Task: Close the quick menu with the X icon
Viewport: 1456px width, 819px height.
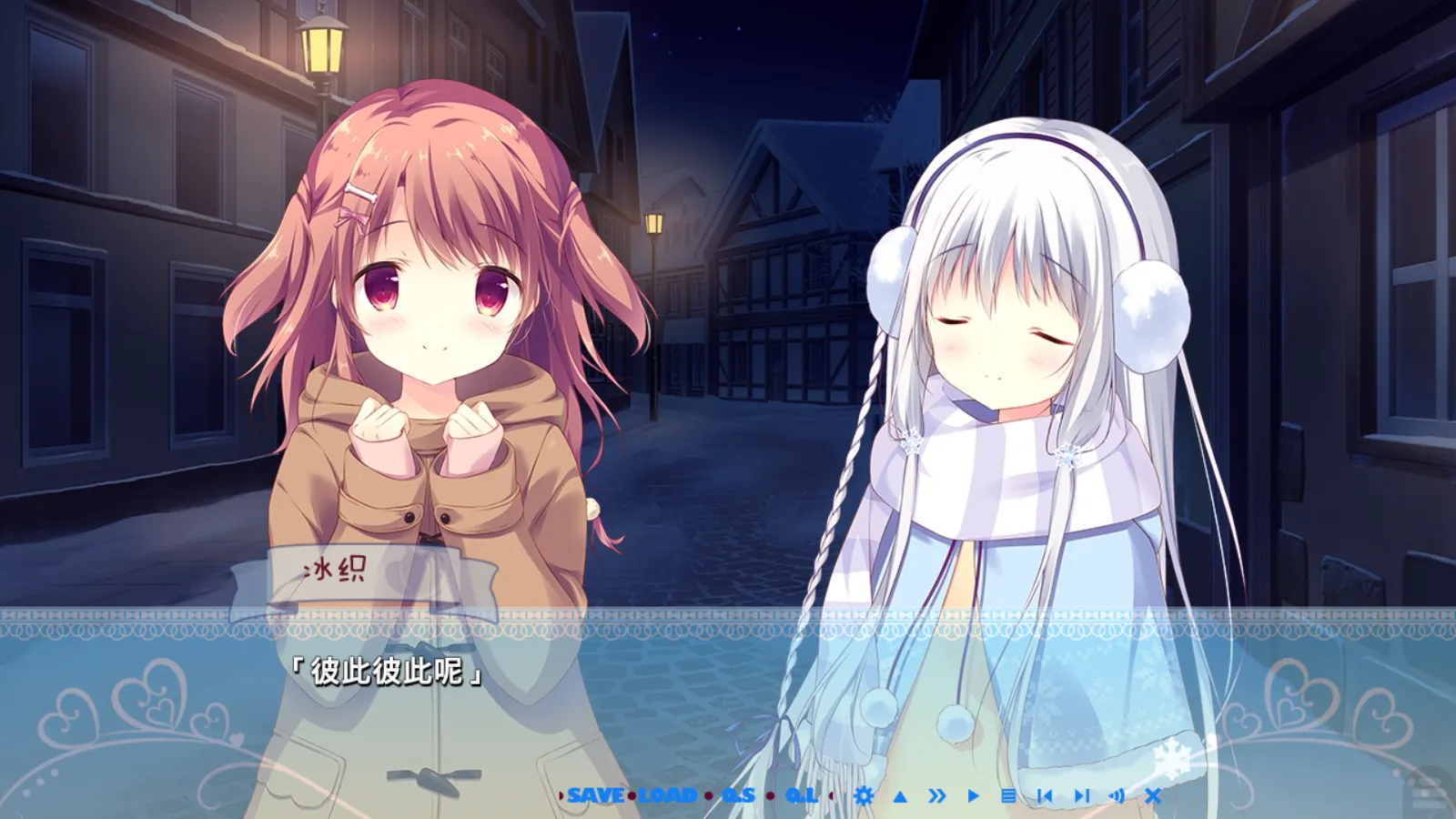Action: click(1151, 795)
